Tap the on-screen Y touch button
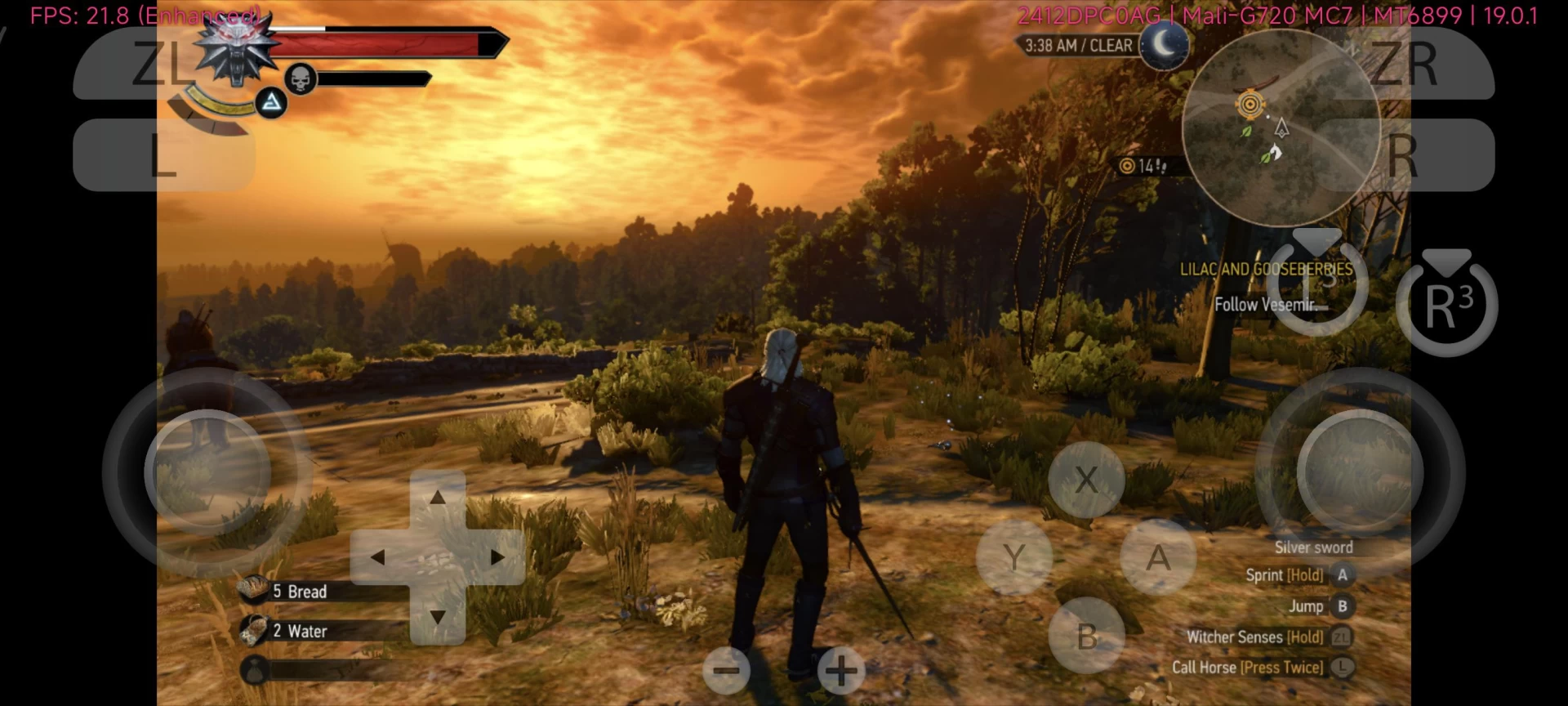The image size is (1568, 706). pyautogui.click(x=1014, y=558)
